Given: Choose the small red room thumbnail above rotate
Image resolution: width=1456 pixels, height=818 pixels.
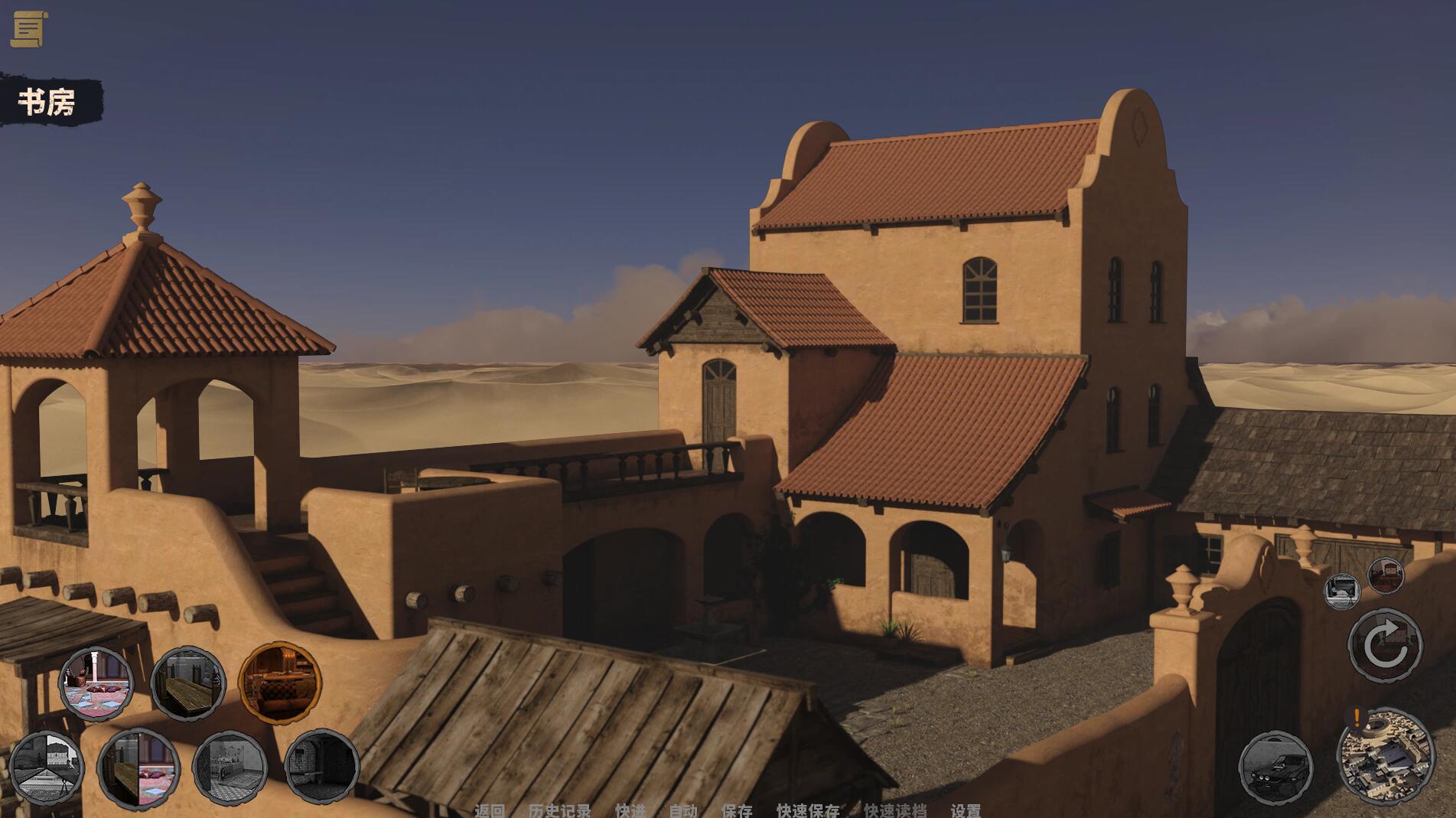Looking at the screenshot, I should click(1385, 575).
